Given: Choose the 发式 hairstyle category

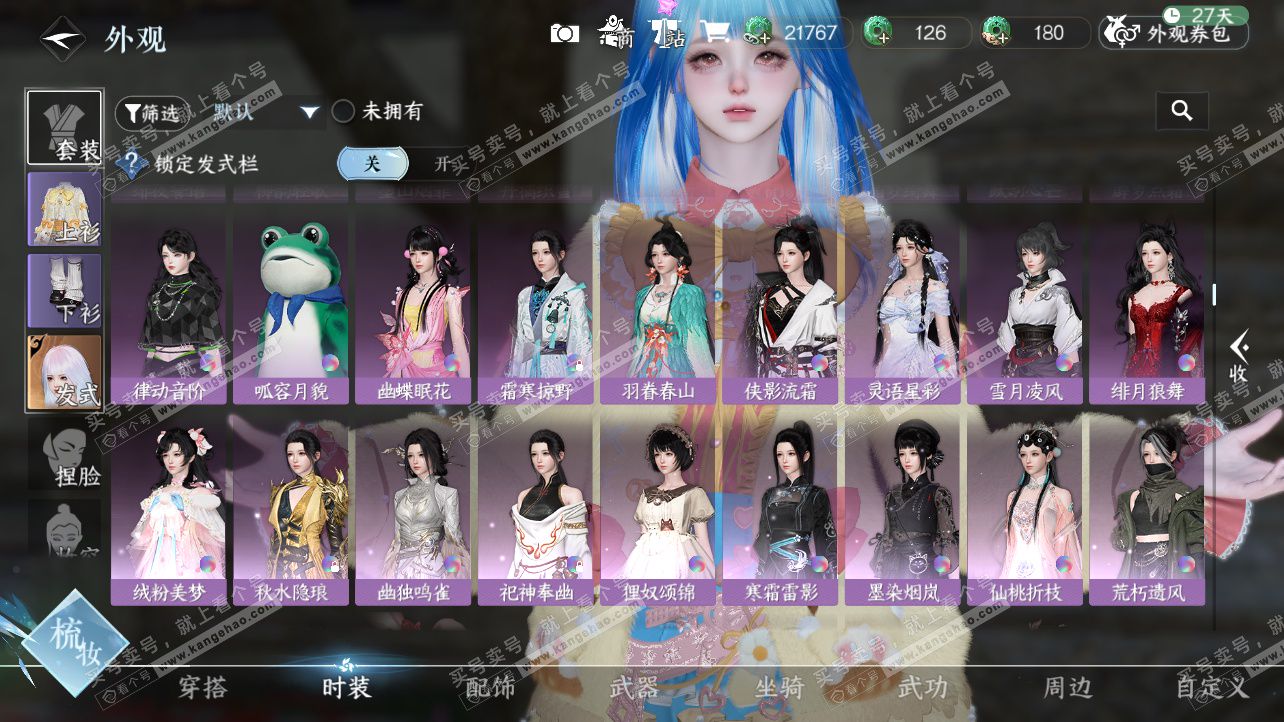Looking at the screenshot, I should 64,371.
